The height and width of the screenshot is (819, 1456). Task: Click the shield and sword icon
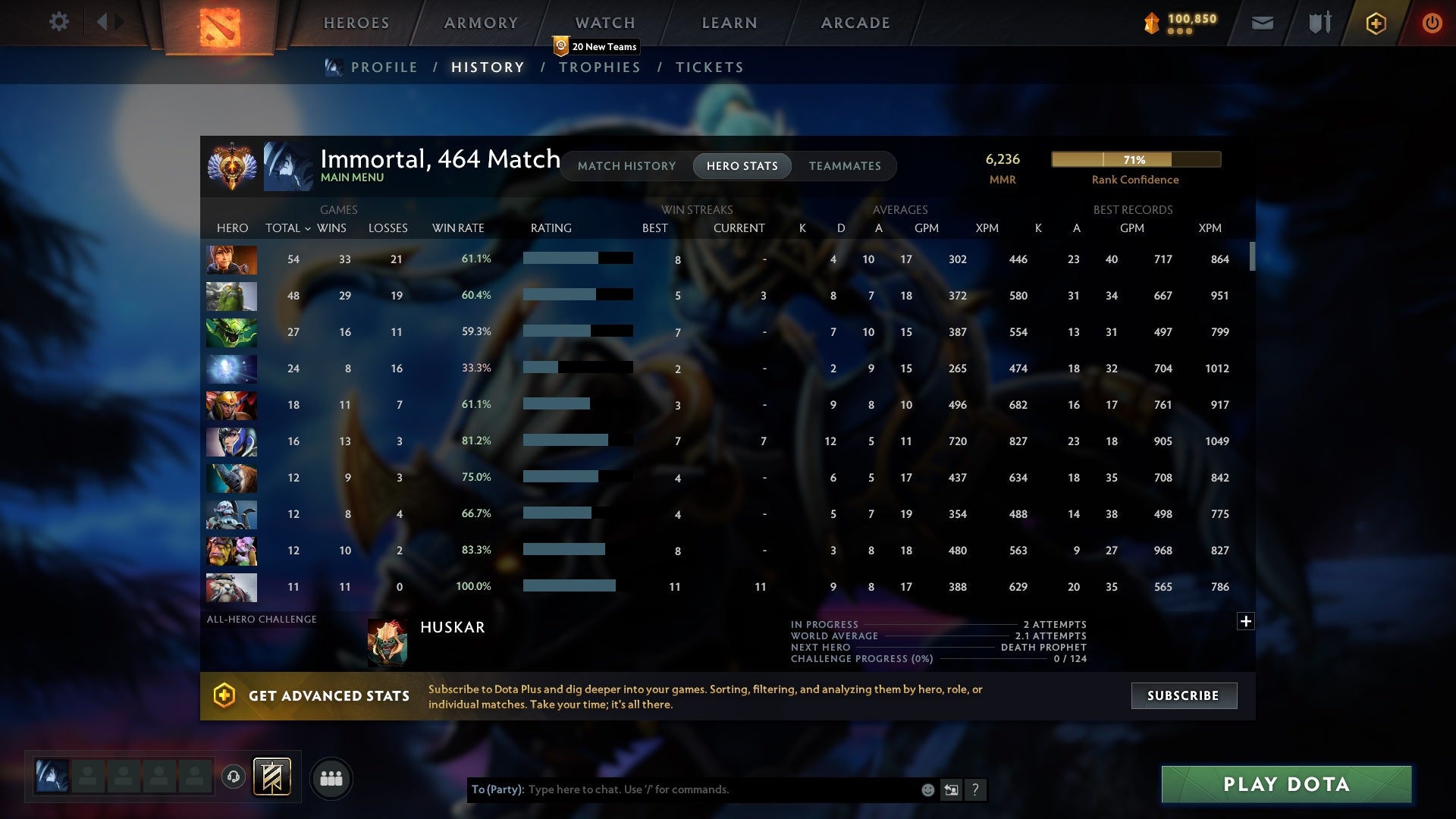coord(1319,23)
